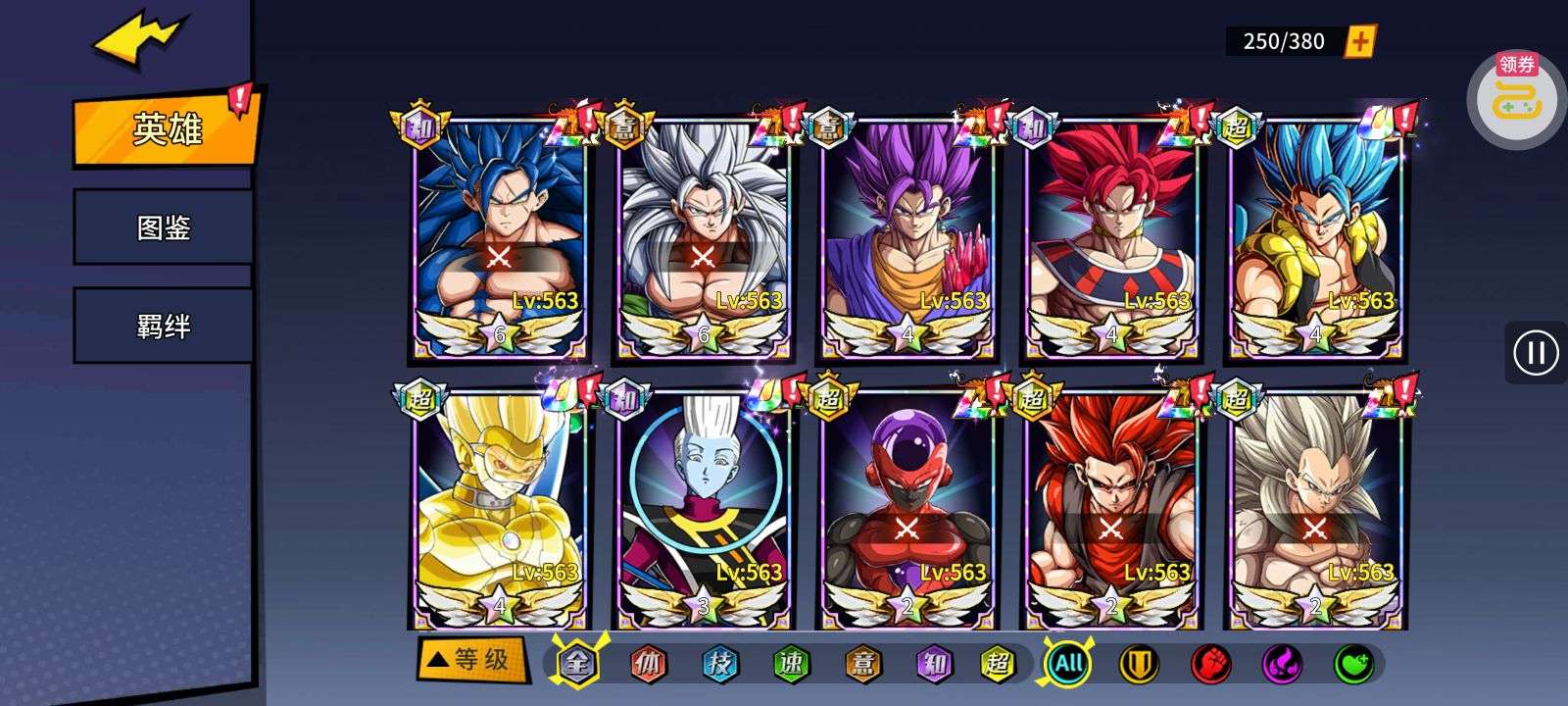This screenshot has height=706, width=1568.
Task: Show all roles with the All filter
Action: pos(1068,664)
